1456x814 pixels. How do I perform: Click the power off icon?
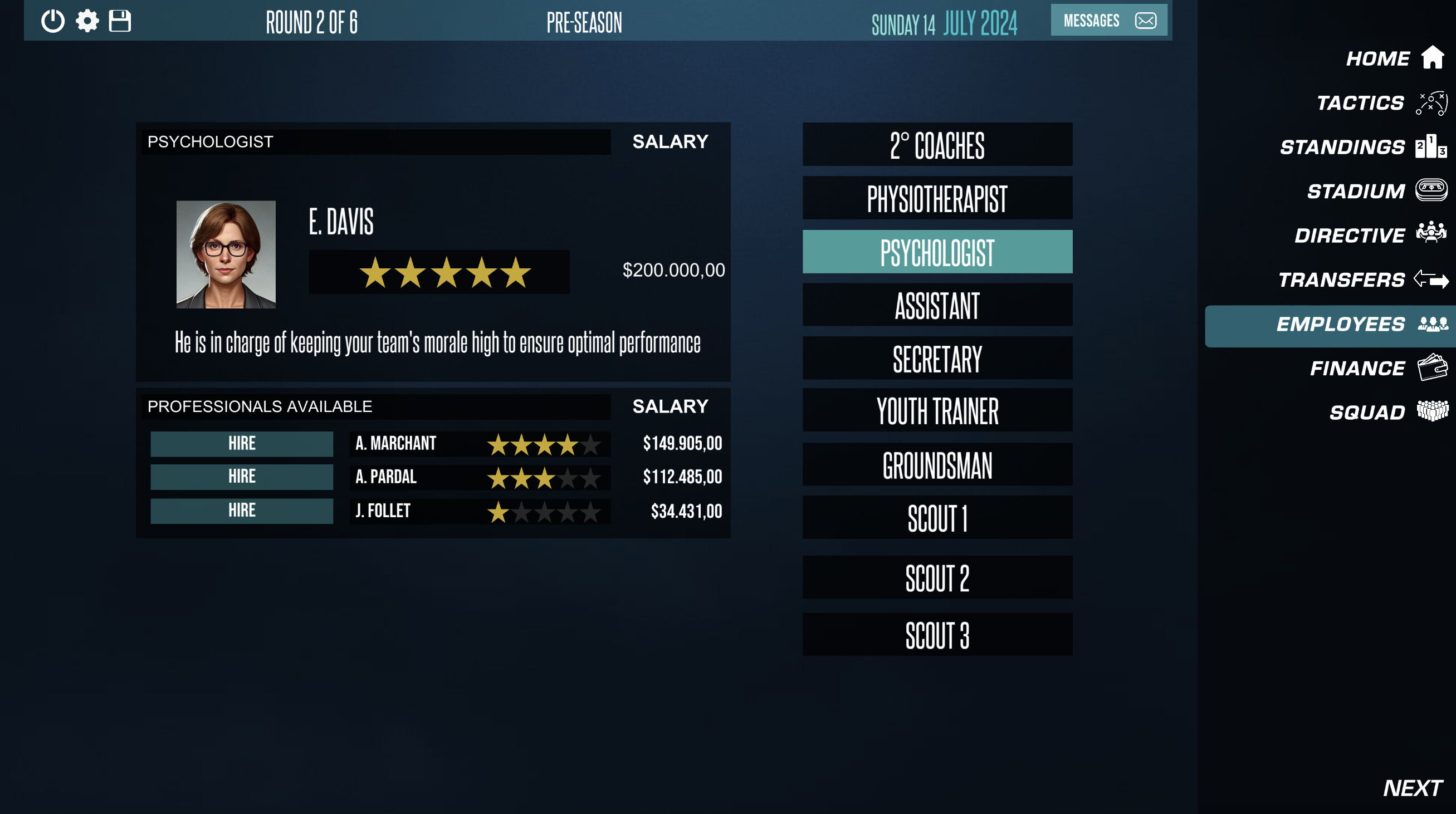(x=52, y=21)
